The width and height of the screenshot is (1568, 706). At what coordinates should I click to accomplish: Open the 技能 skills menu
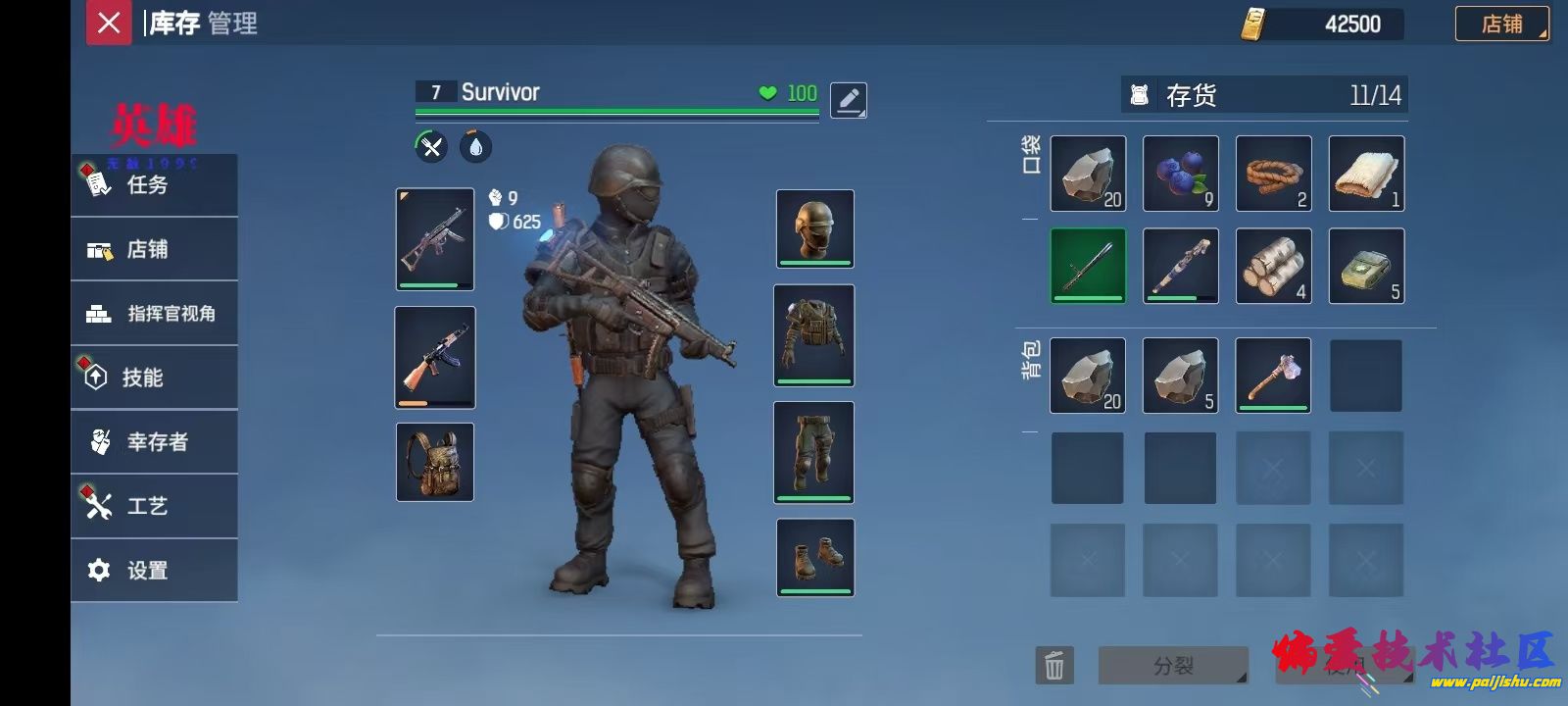pos(154,378)
